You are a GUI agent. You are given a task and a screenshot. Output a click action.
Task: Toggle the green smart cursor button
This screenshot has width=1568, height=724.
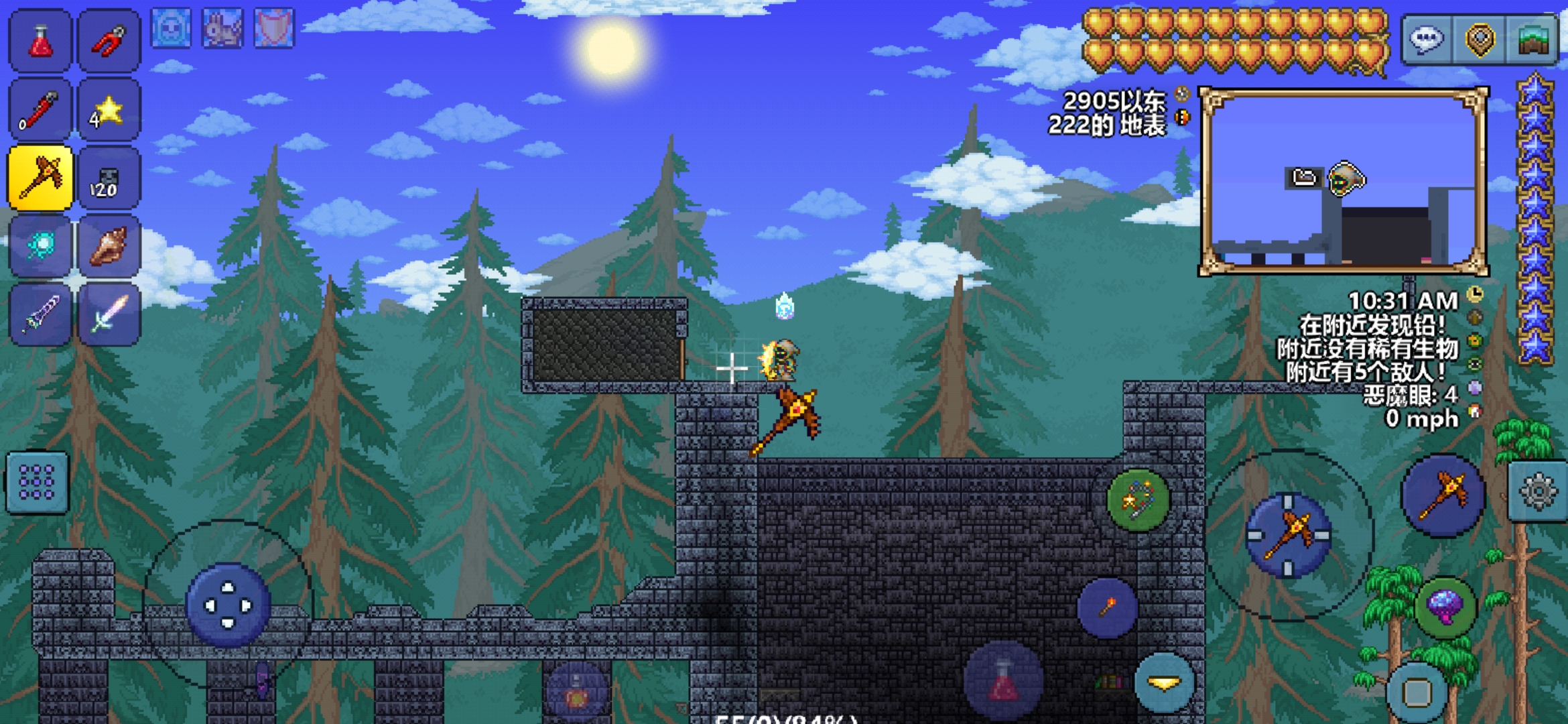1138,500
